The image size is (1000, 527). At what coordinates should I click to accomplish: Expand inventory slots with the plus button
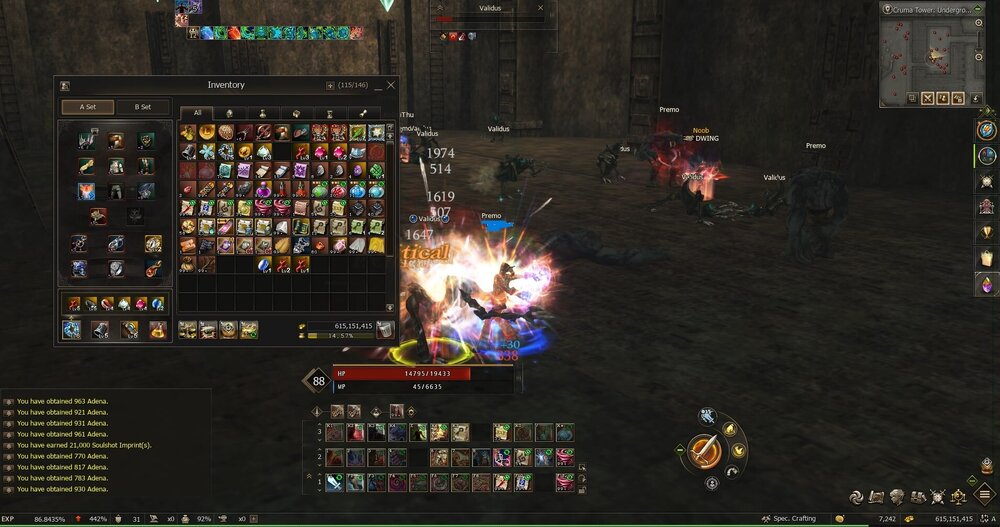[x=330, y=86]
